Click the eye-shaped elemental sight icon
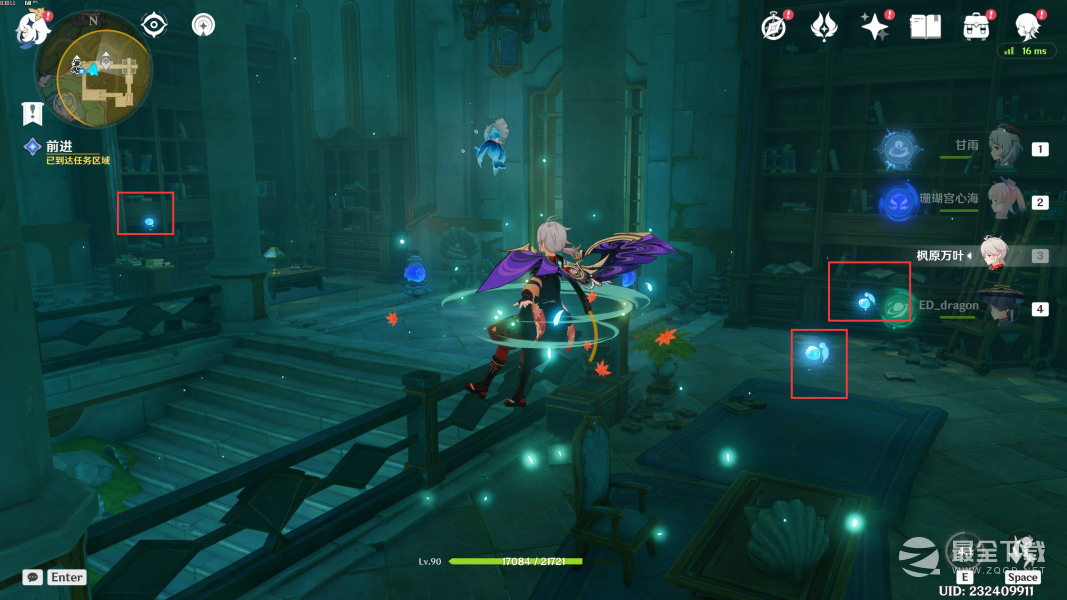Screen dimensions: 1067x600 (154, 25)
